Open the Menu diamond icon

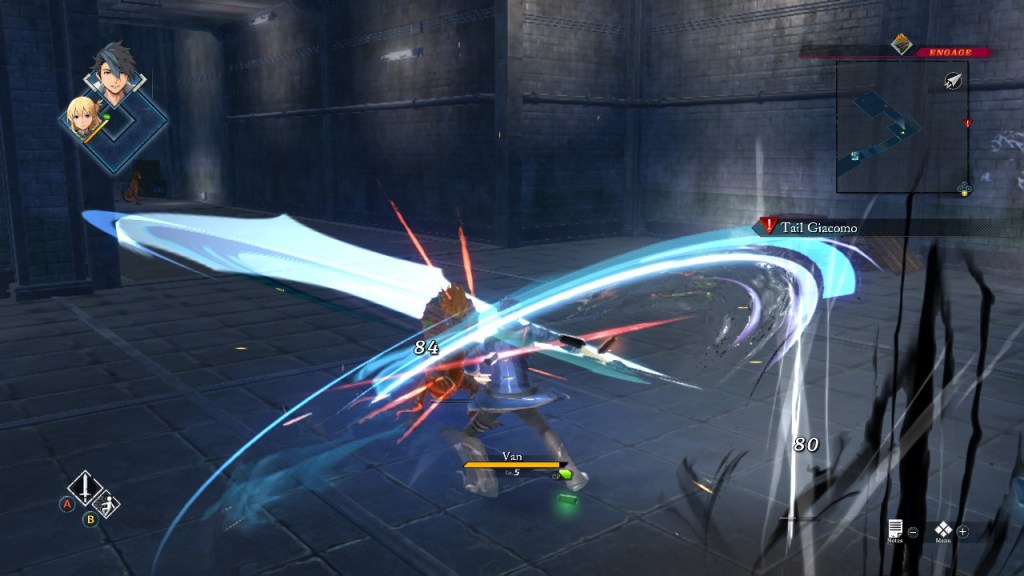[943, 529]
